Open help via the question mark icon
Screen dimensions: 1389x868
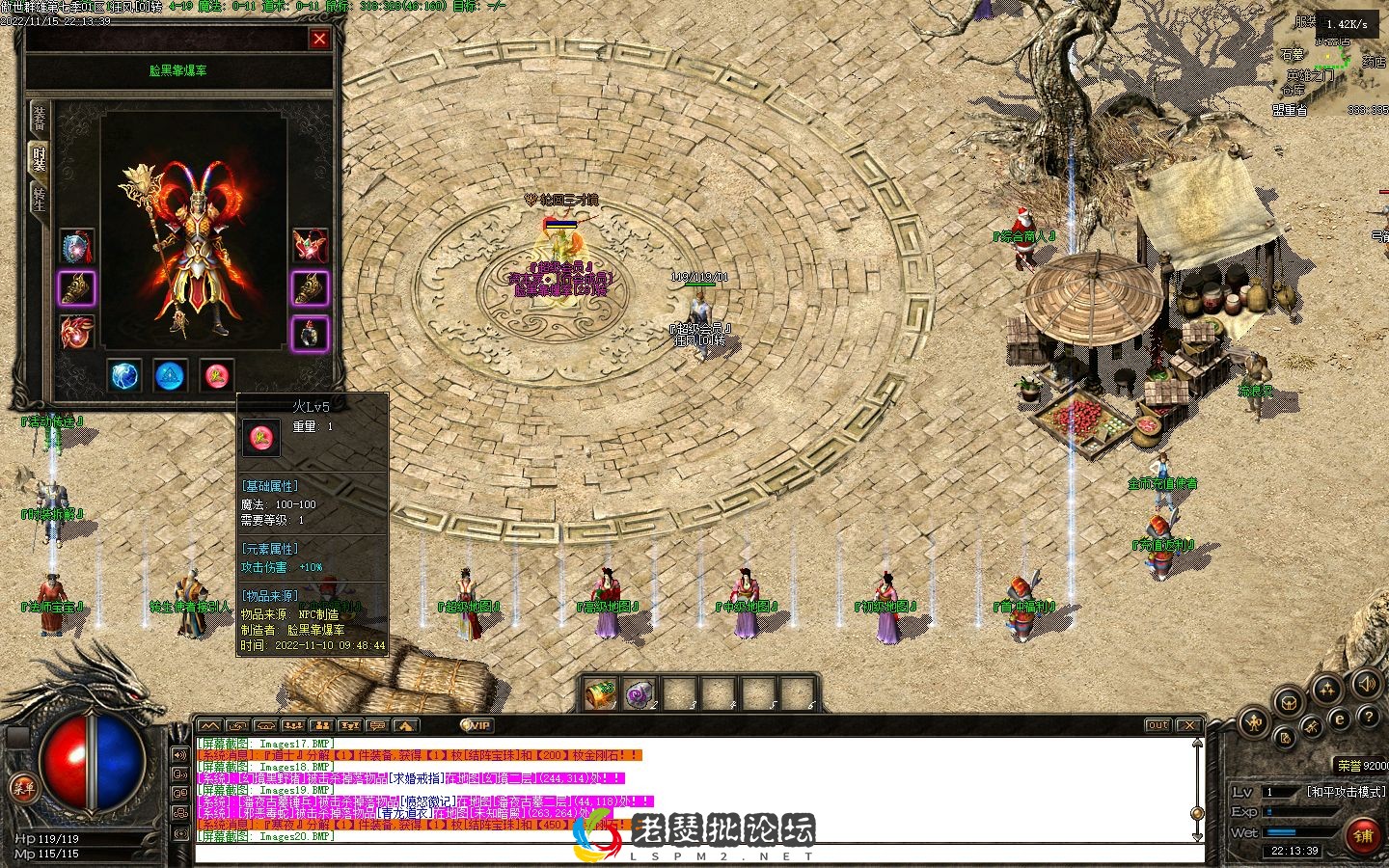(x=1368, y=718)
